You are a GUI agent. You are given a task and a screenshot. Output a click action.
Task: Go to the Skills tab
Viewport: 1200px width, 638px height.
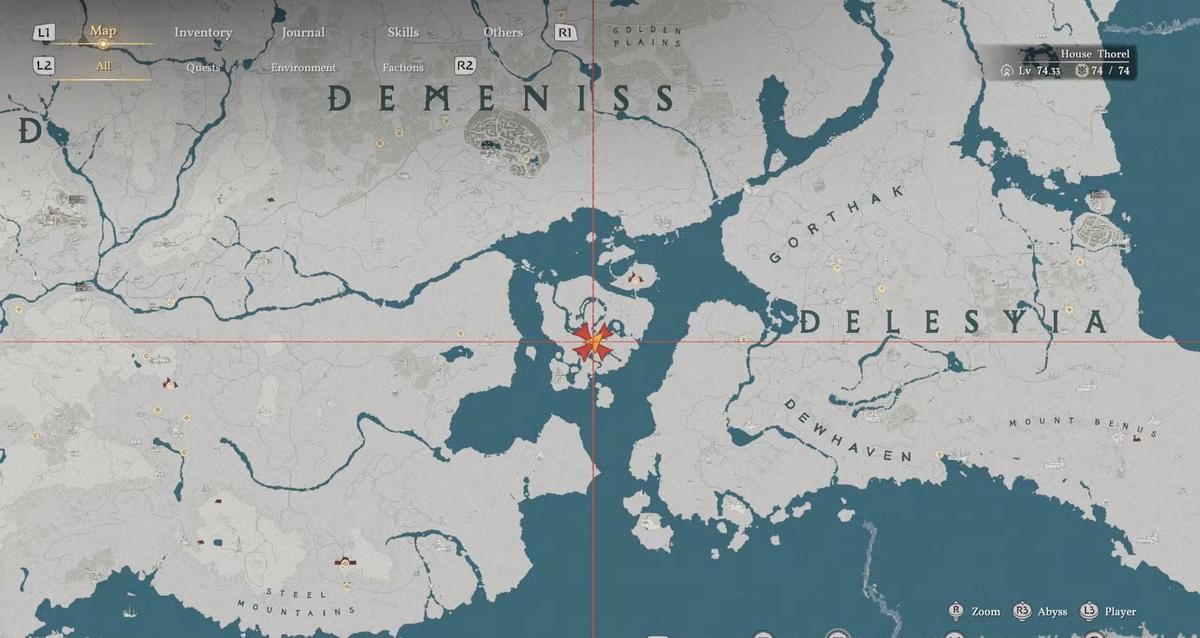pyautogui.click(x=403, y=32)
